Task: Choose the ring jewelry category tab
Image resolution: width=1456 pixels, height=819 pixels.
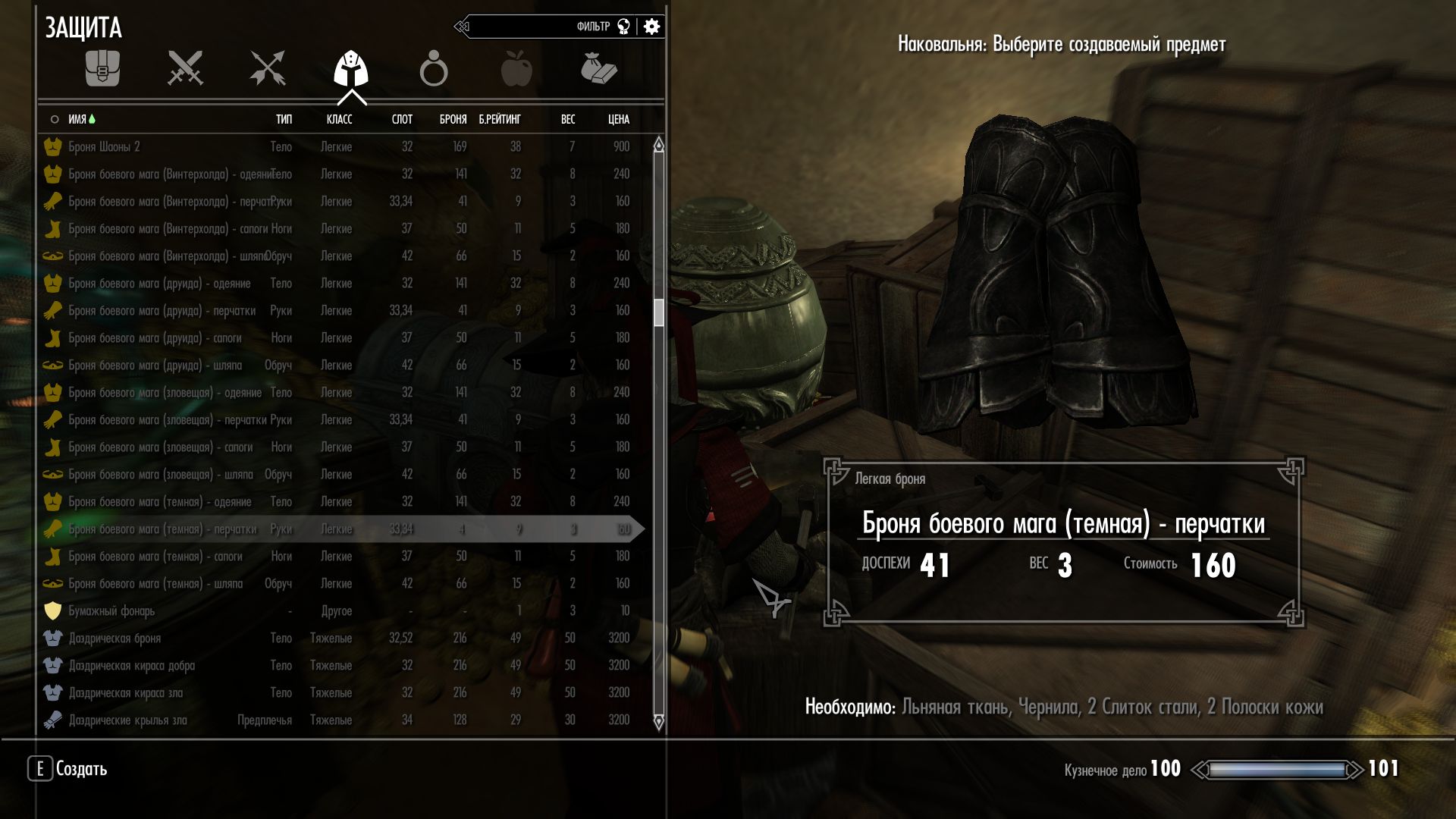Action: click(434, 69)
